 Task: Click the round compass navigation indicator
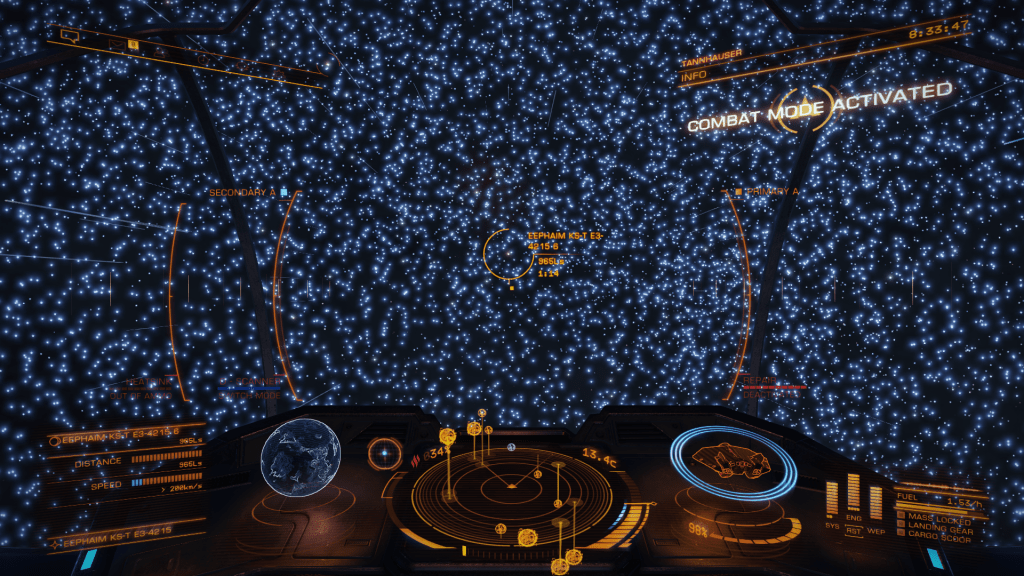coord(383,454)
